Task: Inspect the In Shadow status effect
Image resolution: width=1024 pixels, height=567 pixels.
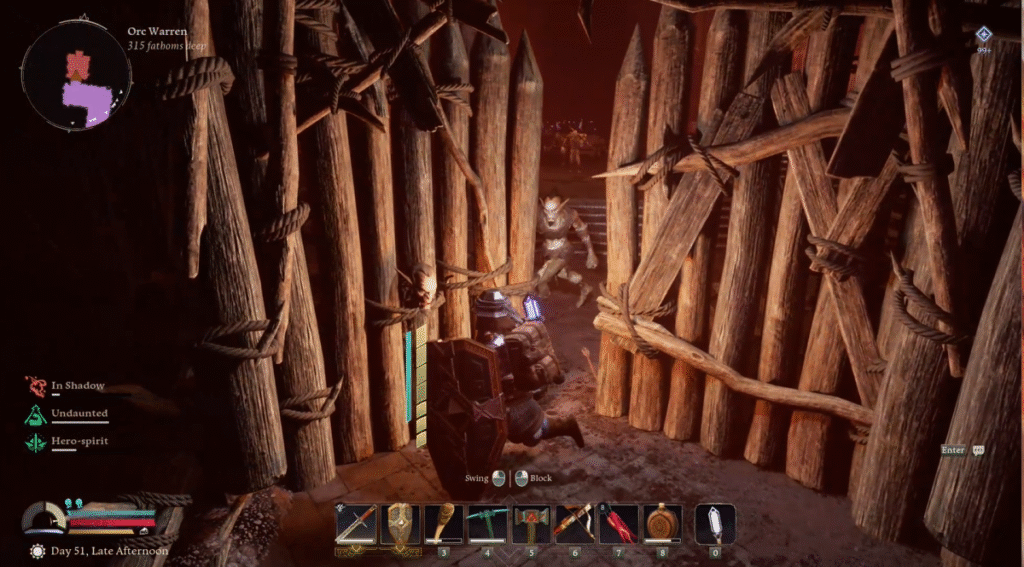Action: 37,386
